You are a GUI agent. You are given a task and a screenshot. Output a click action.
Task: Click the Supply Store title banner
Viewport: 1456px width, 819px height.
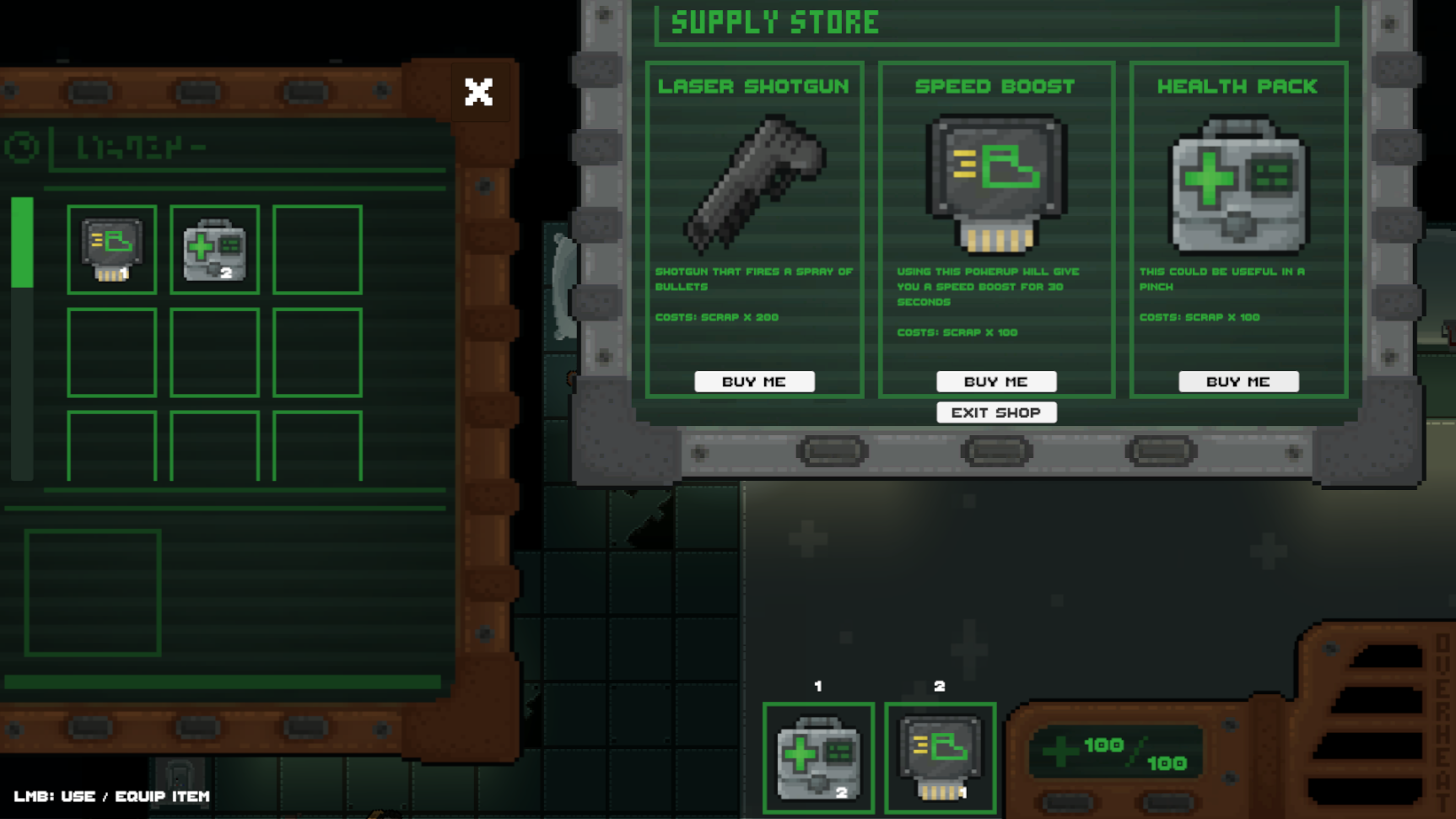click(x=774, y=23)
